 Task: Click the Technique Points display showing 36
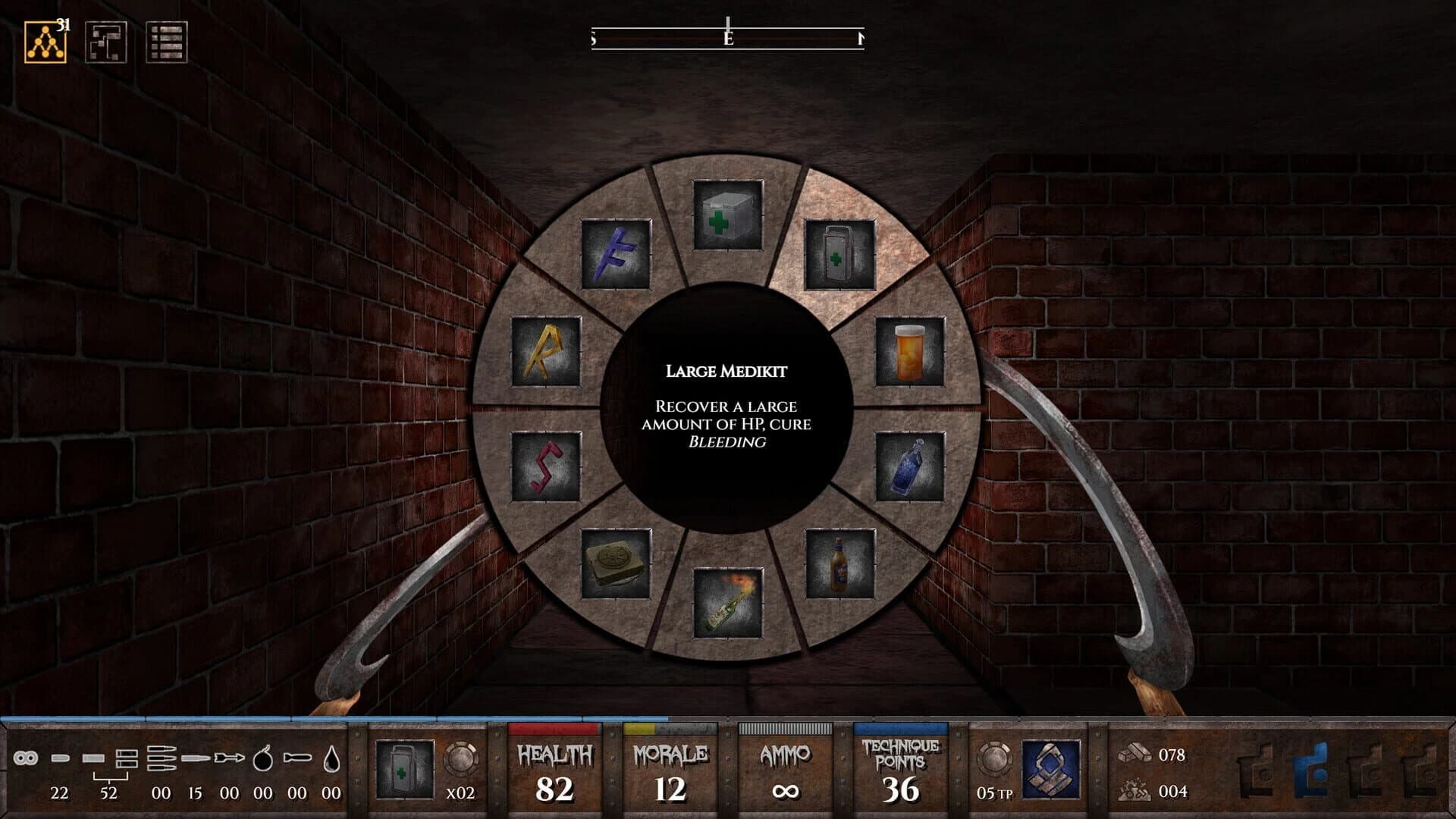(x=899, y=766)
